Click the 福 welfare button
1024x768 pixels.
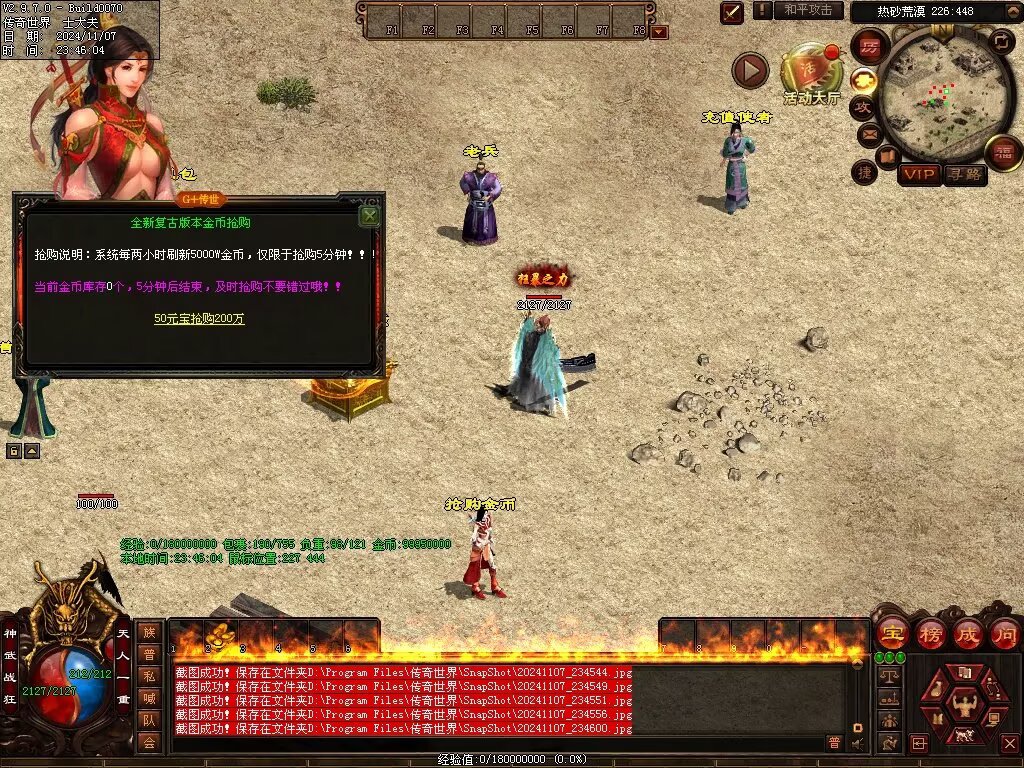(1003, 152)
